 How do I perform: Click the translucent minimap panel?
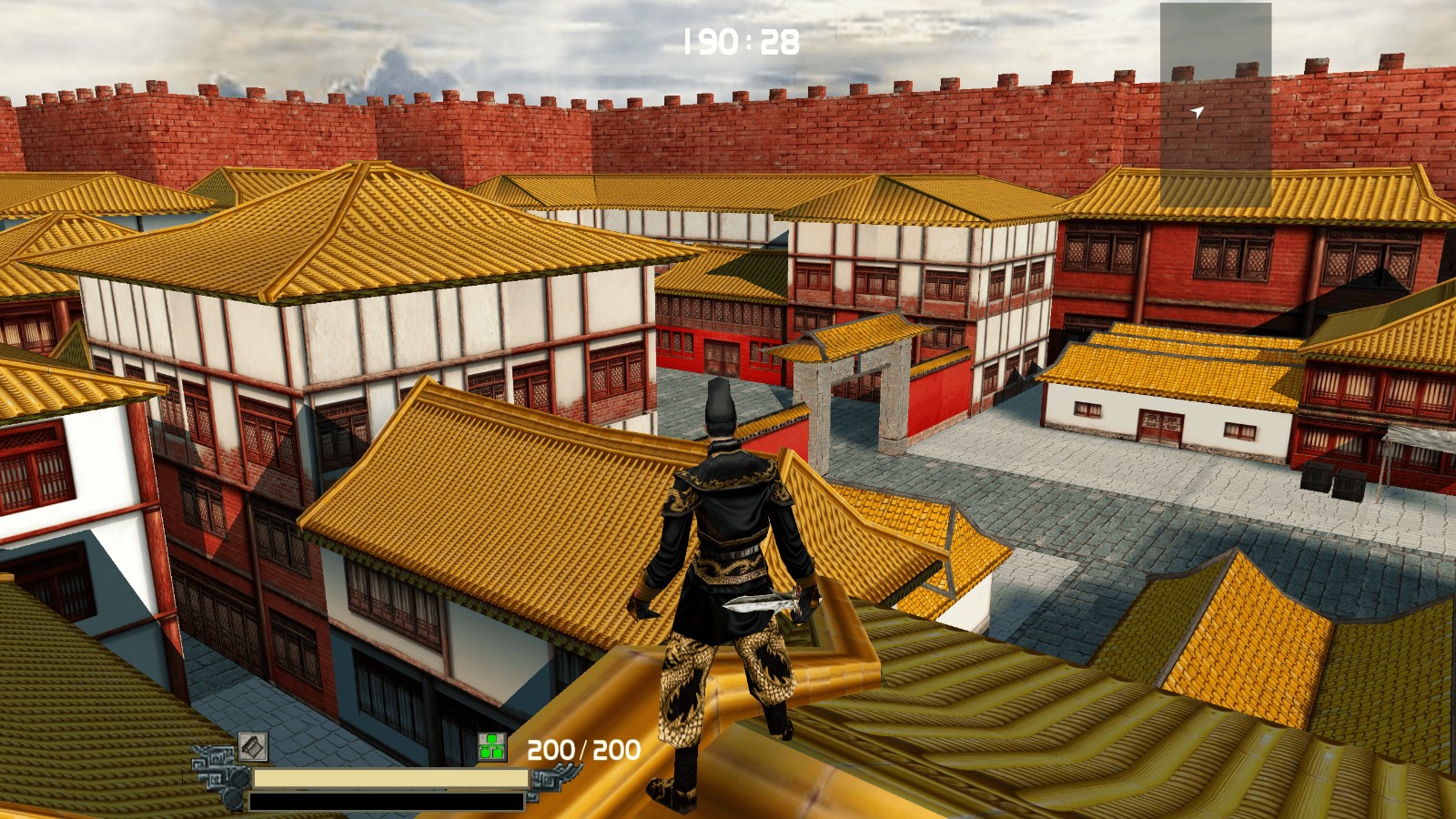1215,105
